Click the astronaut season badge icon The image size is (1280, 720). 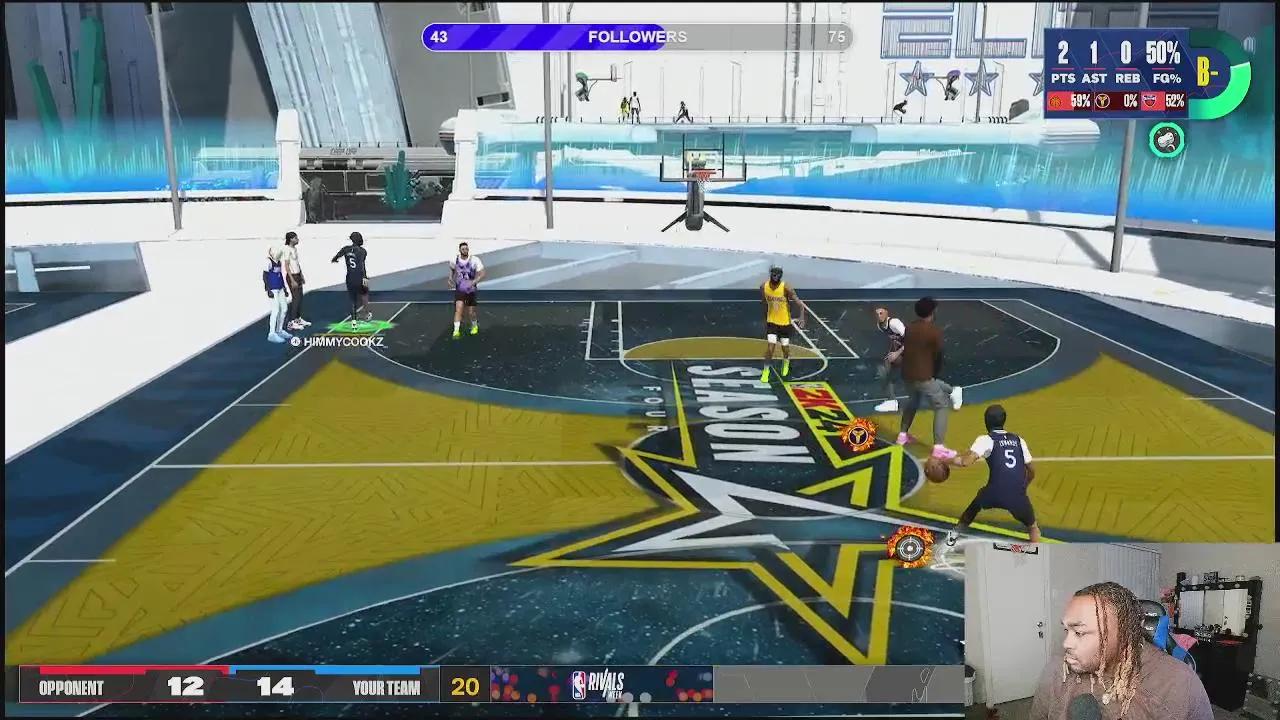pyautogui.click(x=1168, y=140)
